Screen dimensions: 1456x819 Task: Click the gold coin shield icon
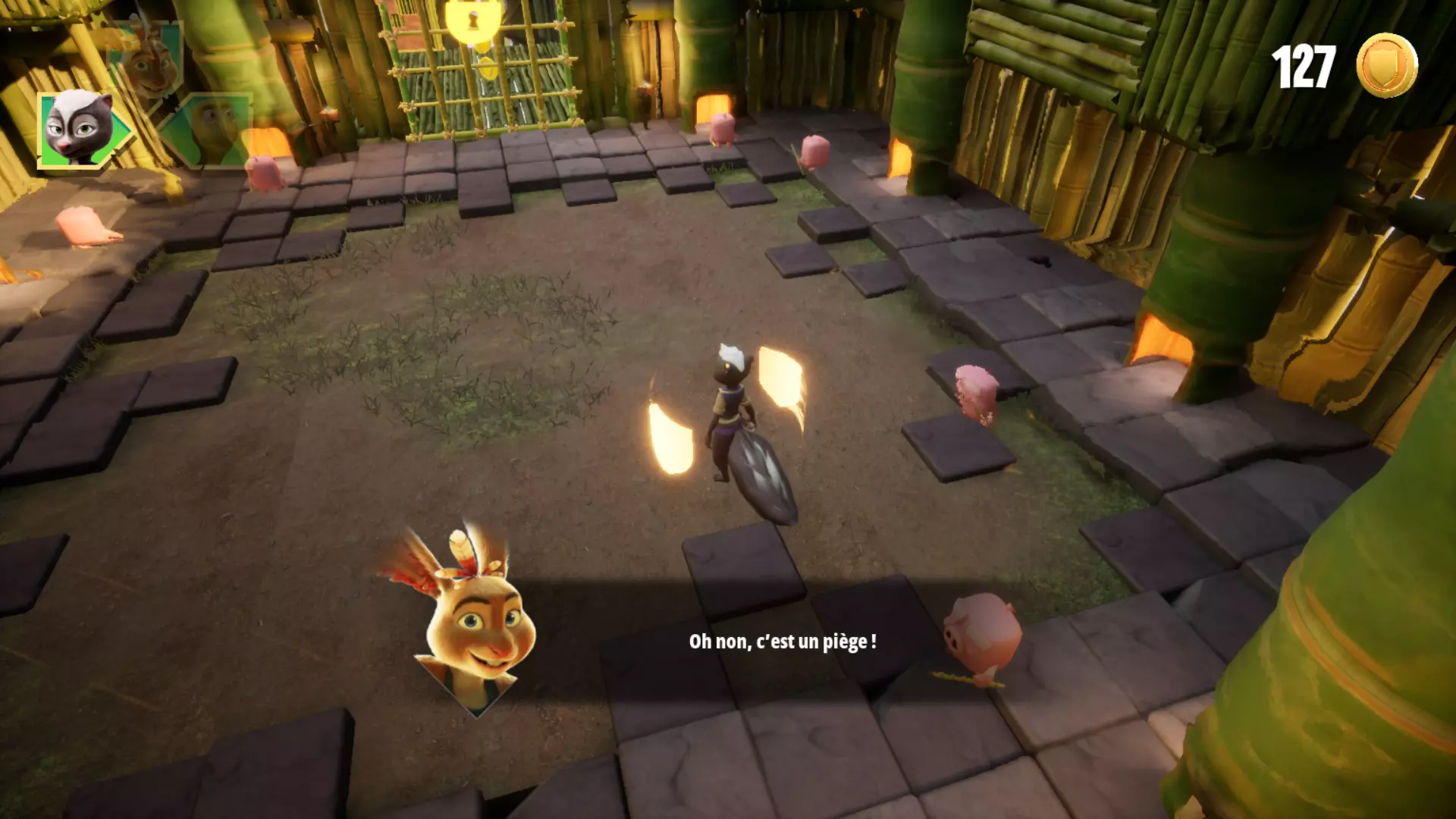point(1386,65)
